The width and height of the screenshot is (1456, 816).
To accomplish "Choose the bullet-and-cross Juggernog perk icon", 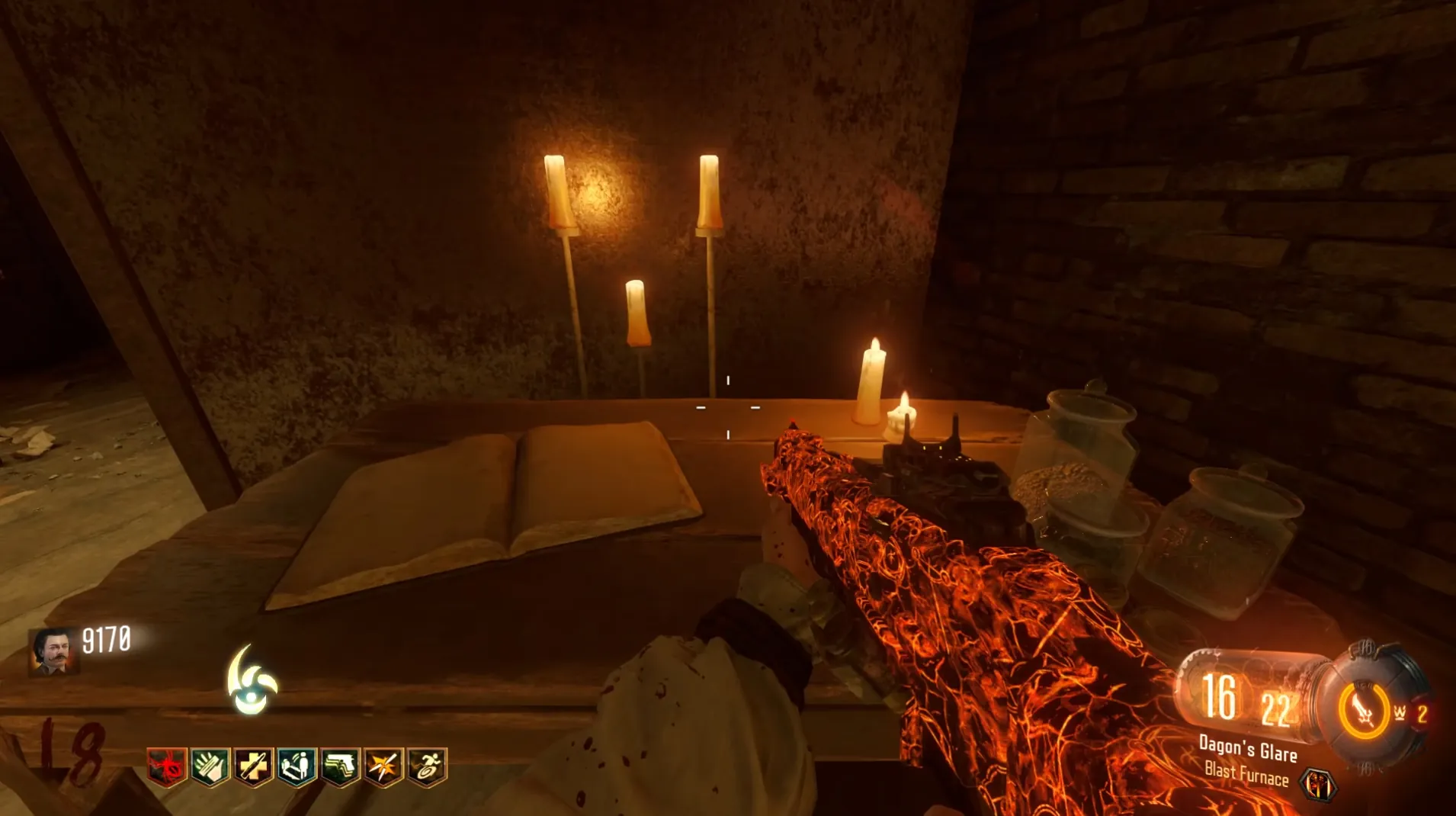I will (253, 766).
